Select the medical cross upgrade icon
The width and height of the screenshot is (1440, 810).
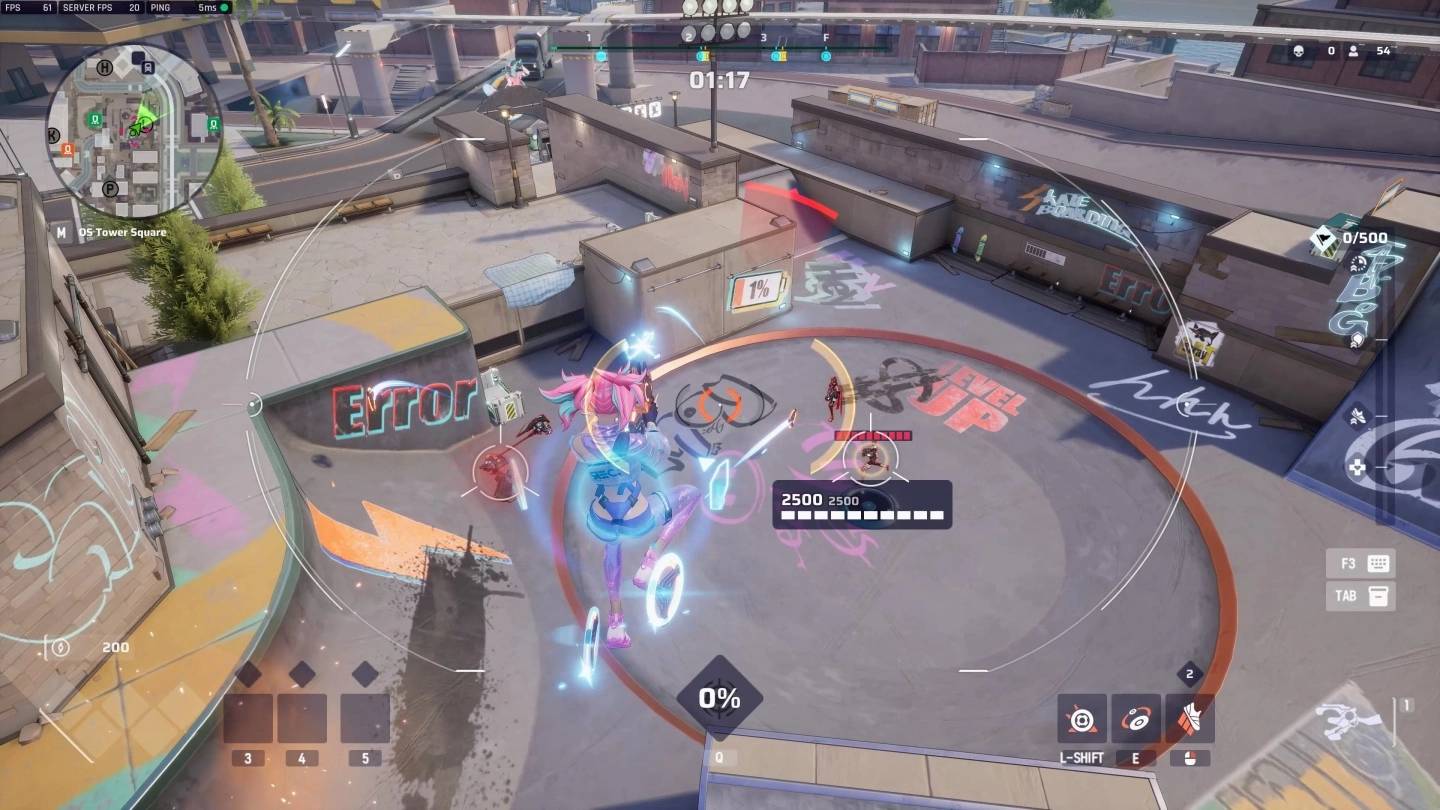(x=1357, y=467)
